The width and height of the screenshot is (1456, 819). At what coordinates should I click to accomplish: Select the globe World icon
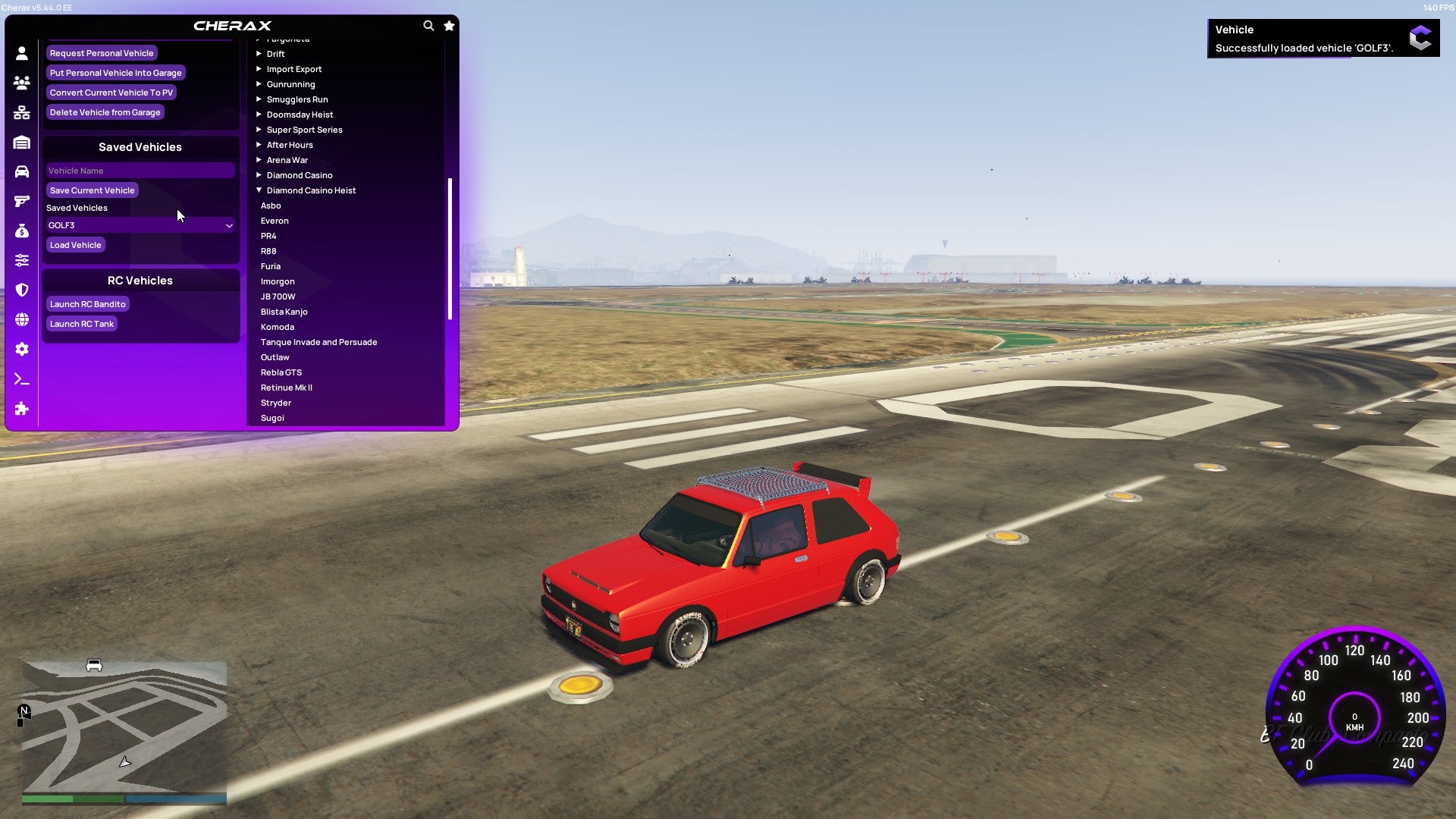(22, 319)
